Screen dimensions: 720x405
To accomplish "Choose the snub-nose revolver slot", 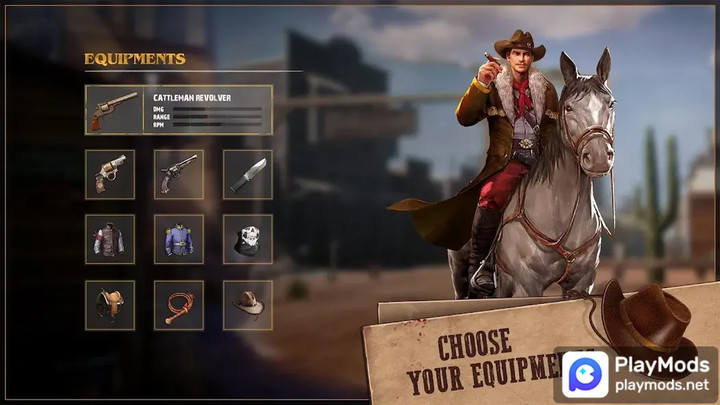I will click(x=110, y=175).
